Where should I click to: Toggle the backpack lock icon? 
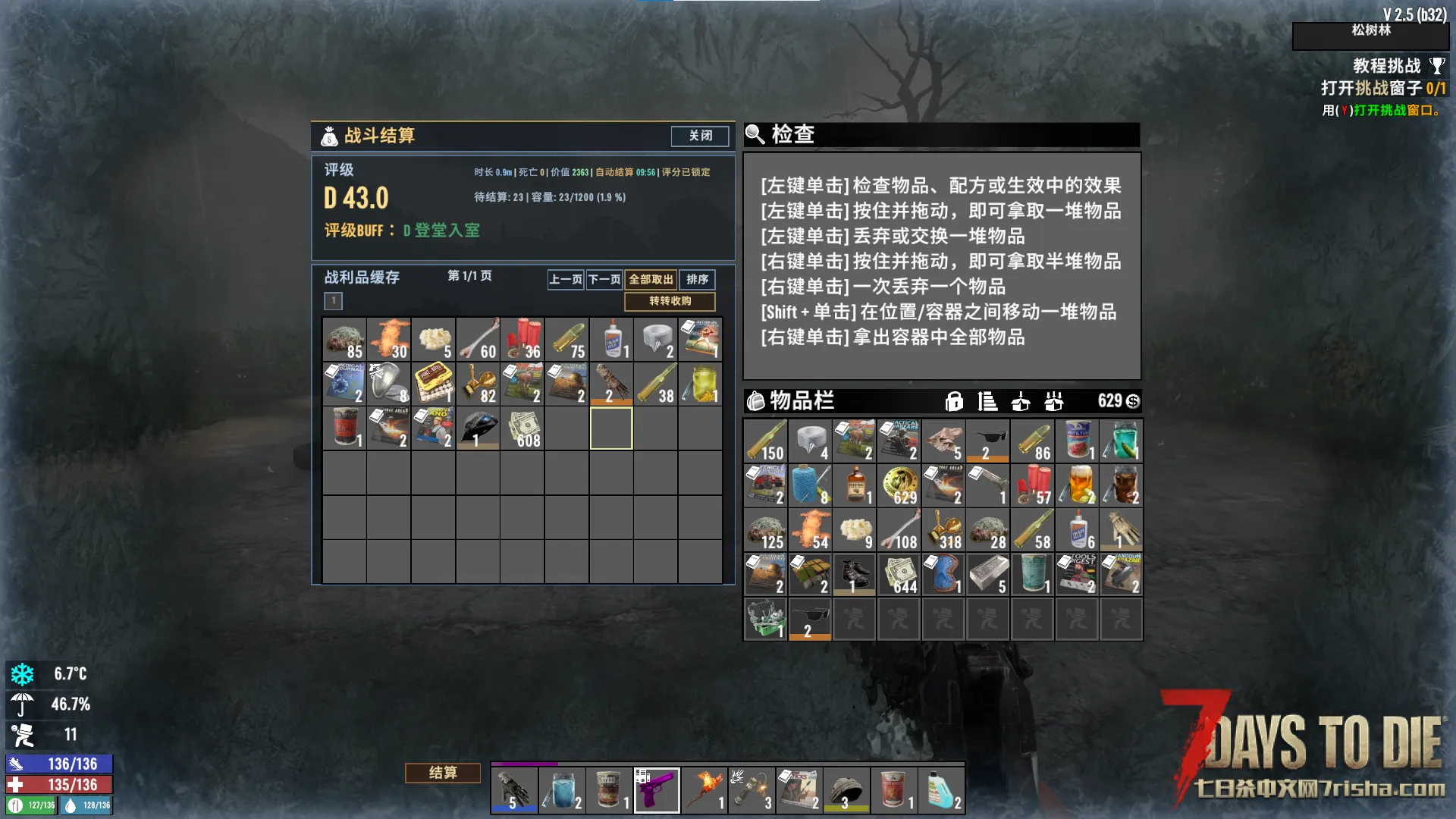[x=954, y=401]
